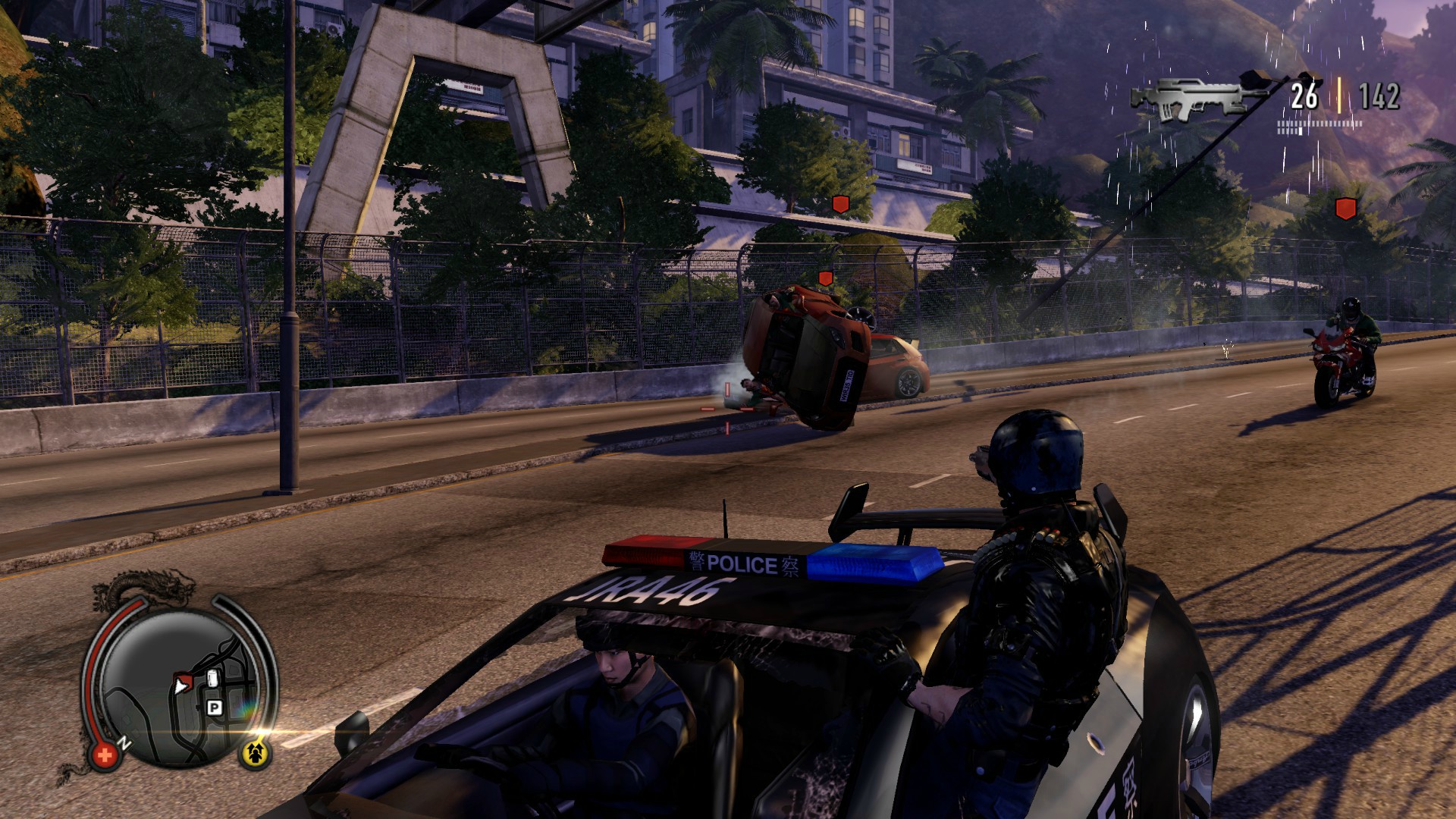Select the parking P marker on minimap
This screenshot has width=1456, height=819.
pos(215,708)
